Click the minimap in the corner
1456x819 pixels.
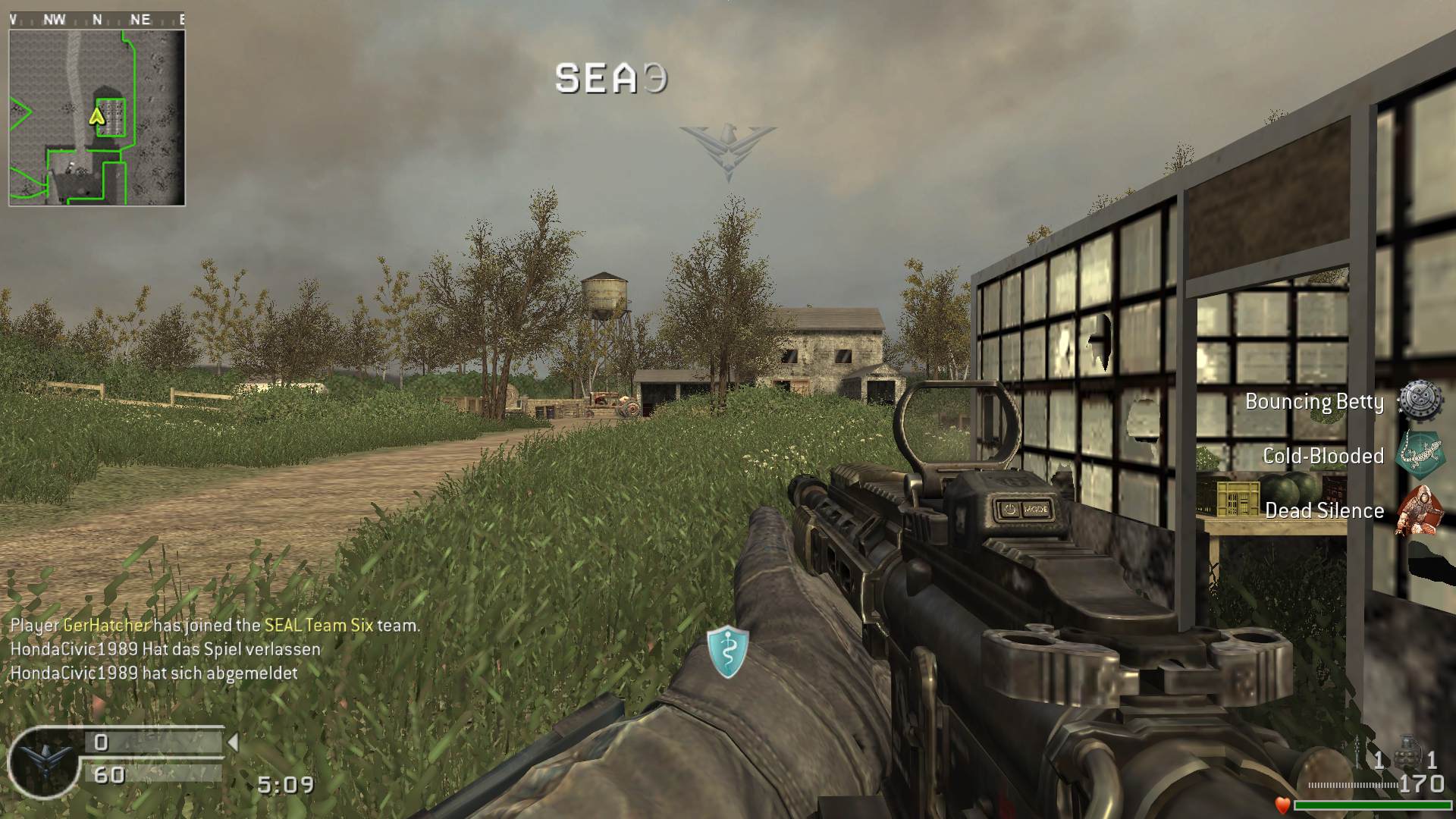click(x=97, y=118)
